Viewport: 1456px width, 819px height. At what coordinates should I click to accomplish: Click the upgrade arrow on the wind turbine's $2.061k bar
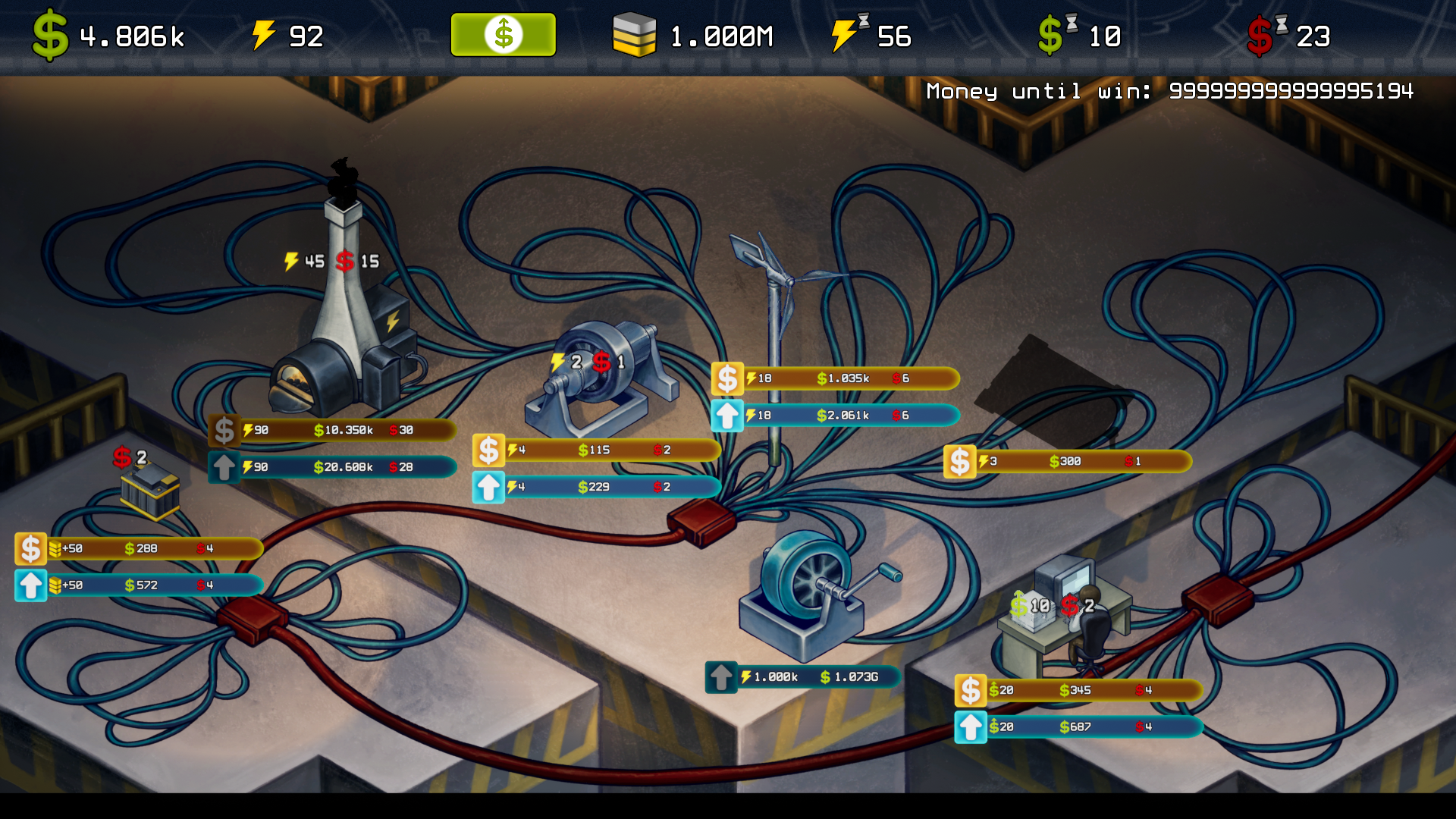coord(728,415)
